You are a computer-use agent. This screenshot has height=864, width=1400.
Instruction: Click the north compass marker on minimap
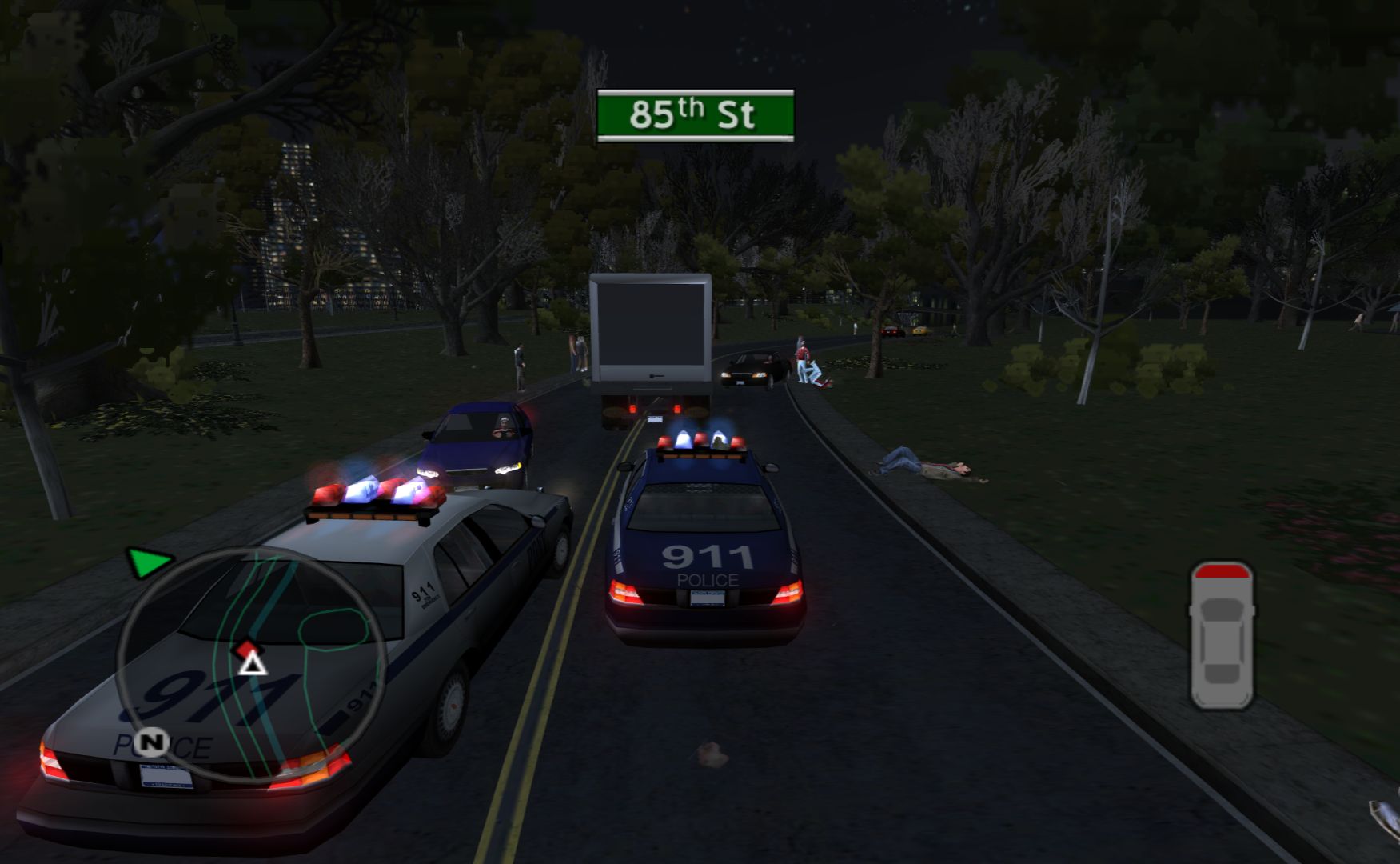(x=150, y=742)
